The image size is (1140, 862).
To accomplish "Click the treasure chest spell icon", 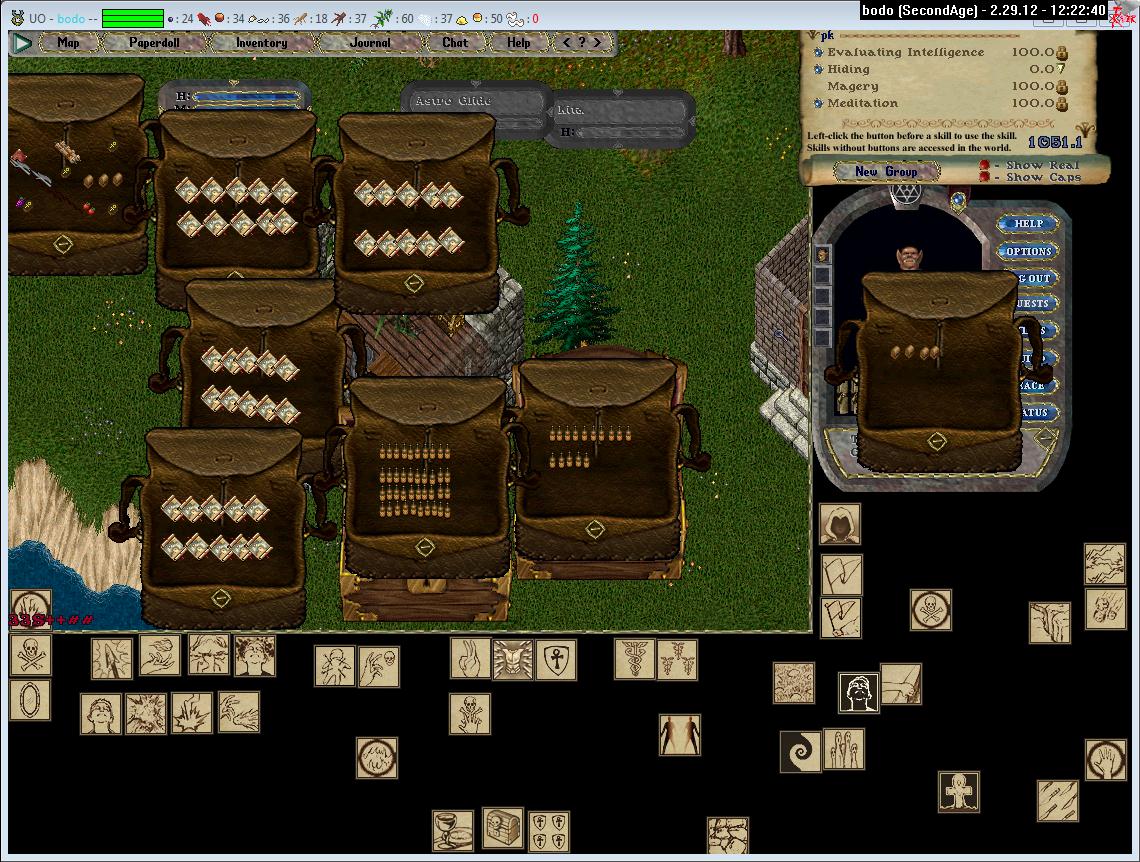I will point(503,827).
